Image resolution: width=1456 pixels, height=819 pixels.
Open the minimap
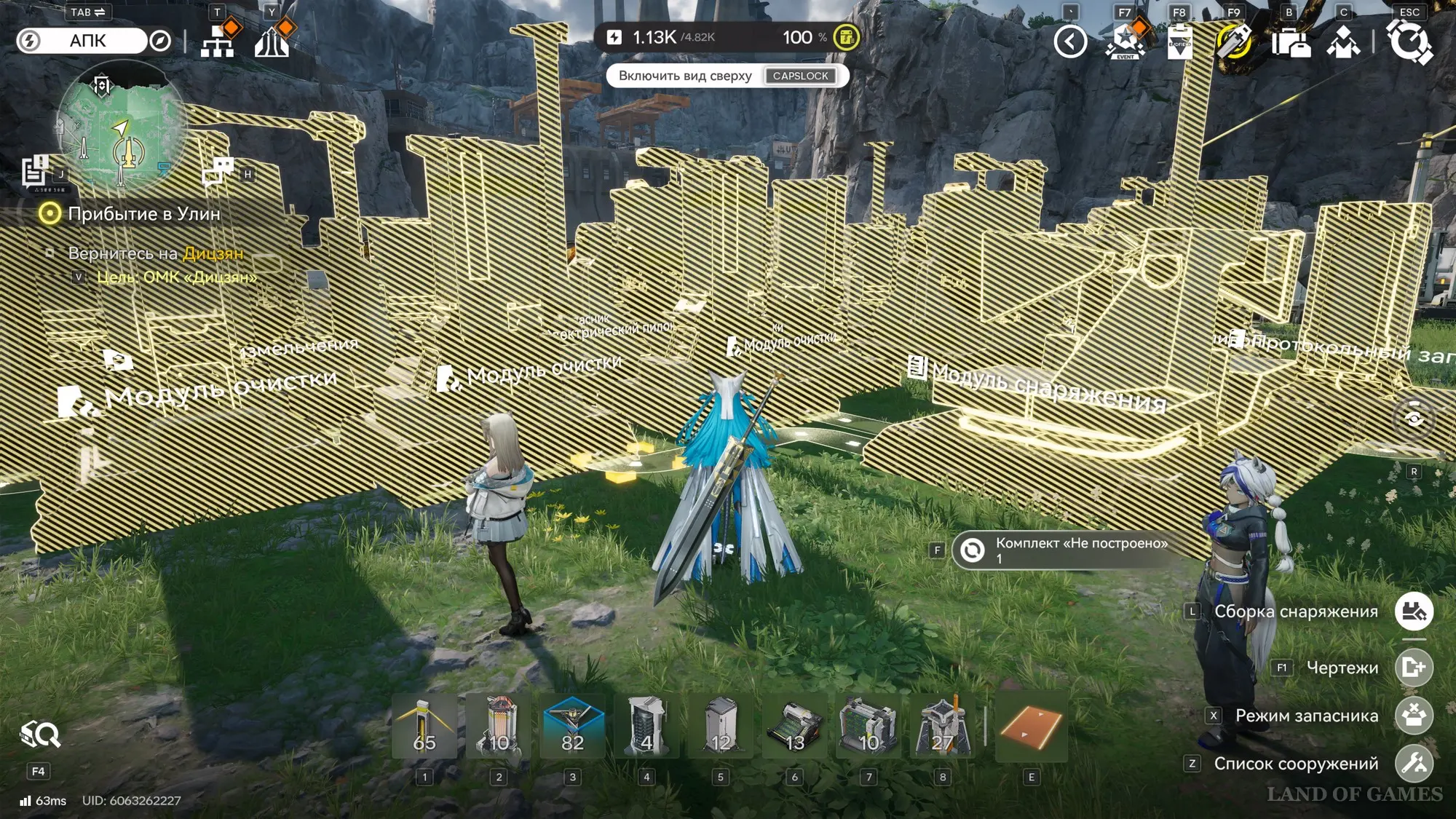(121, 127)
